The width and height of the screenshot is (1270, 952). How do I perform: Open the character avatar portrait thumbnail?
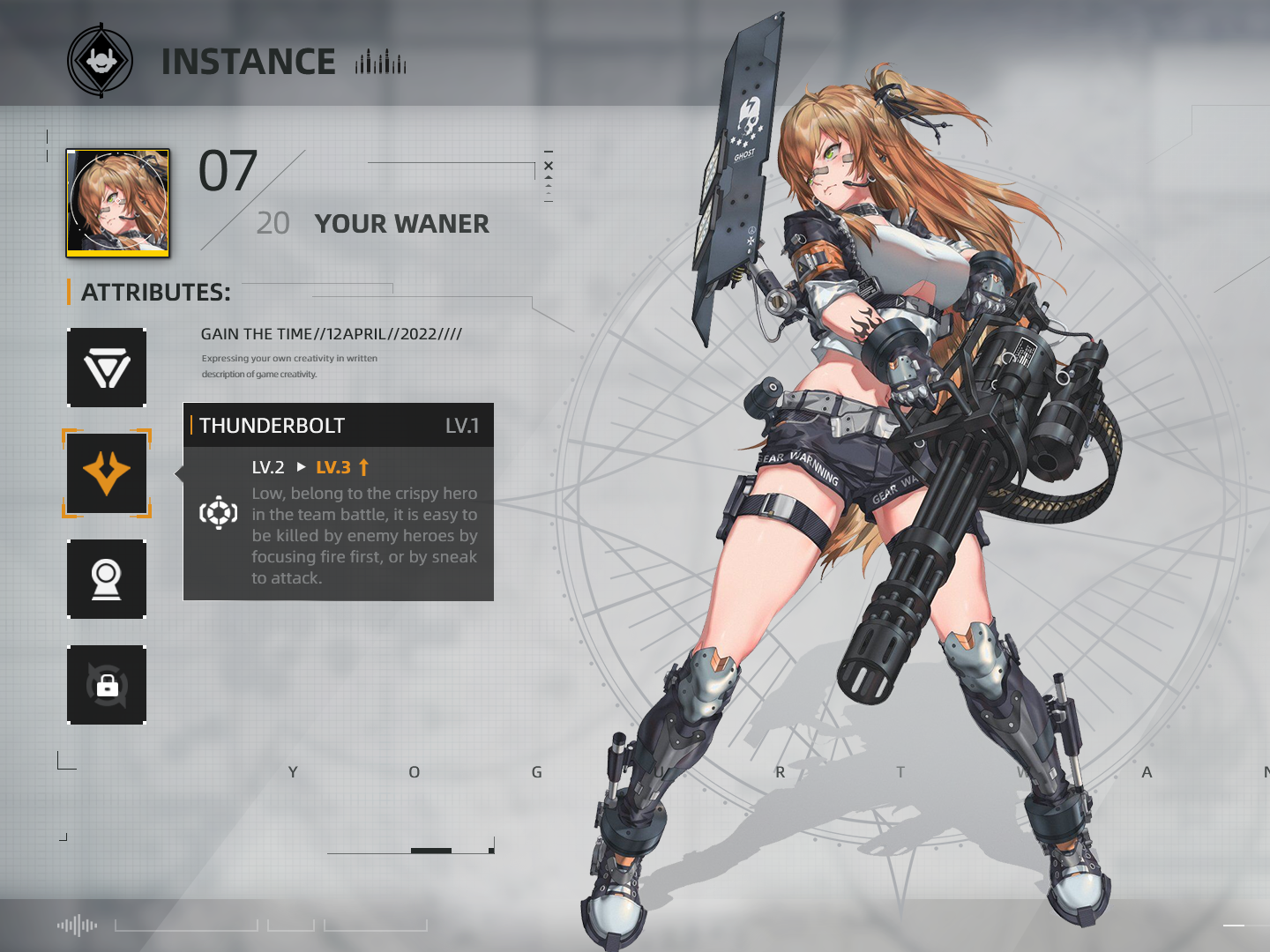pyautogui.click(x=117, y=201)
